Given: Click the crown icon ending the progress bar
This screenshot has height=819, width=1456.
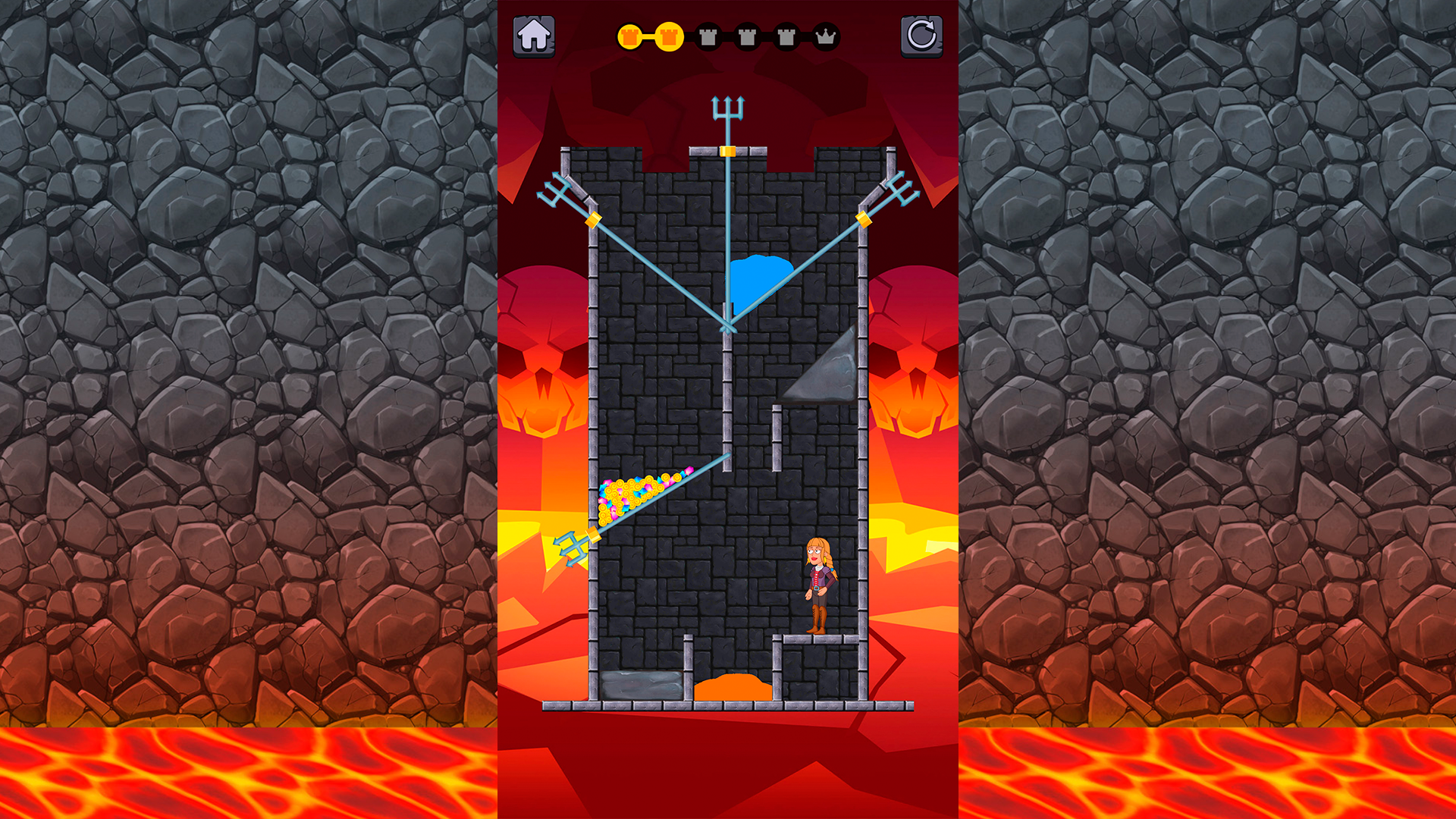Looking at the screenshot, I should [x=827, y=36].
